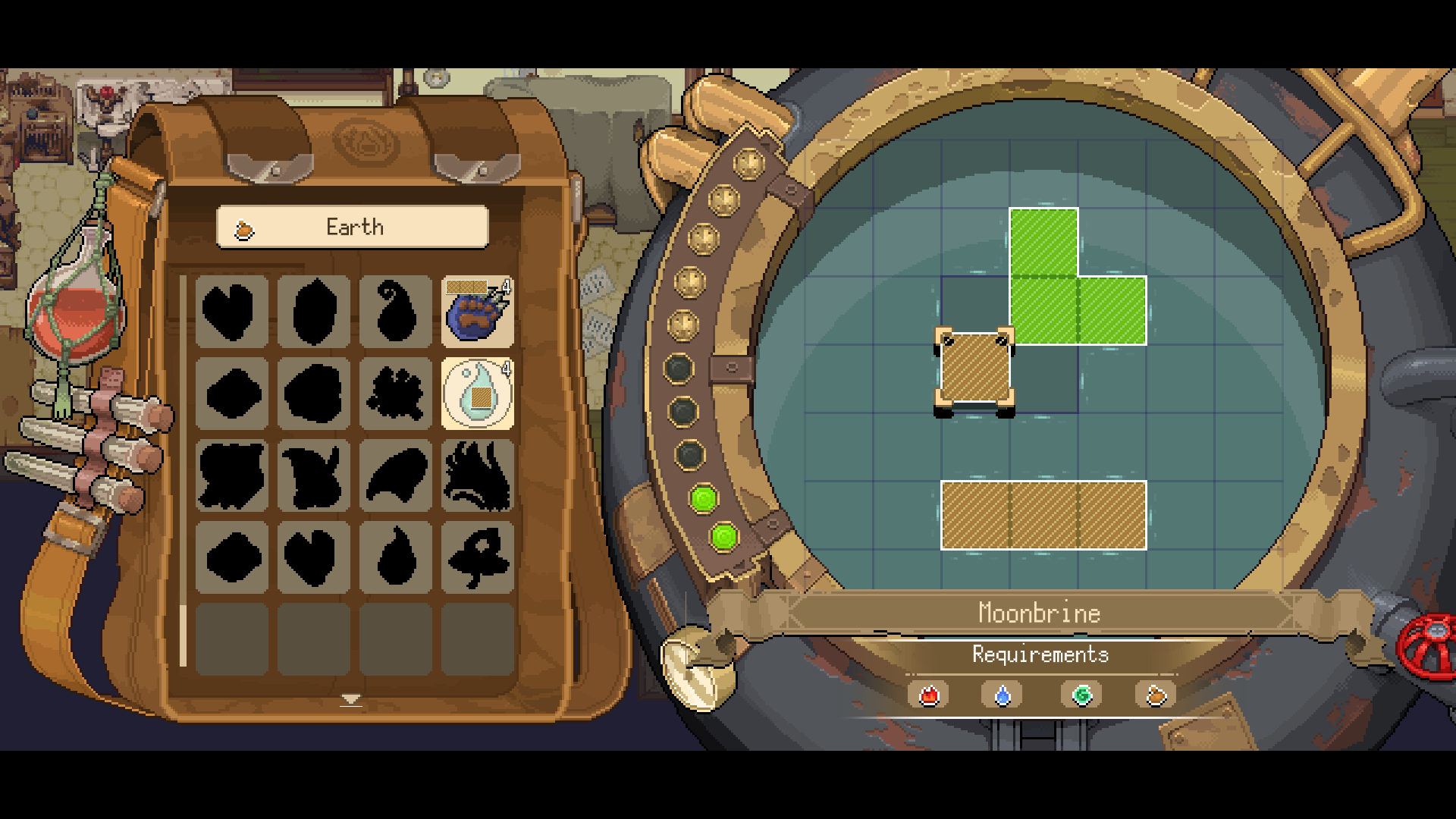Show more ingredients with the down arrow
The height and width of the screenshot is (819, 1456).
click(x=350, y=699)
